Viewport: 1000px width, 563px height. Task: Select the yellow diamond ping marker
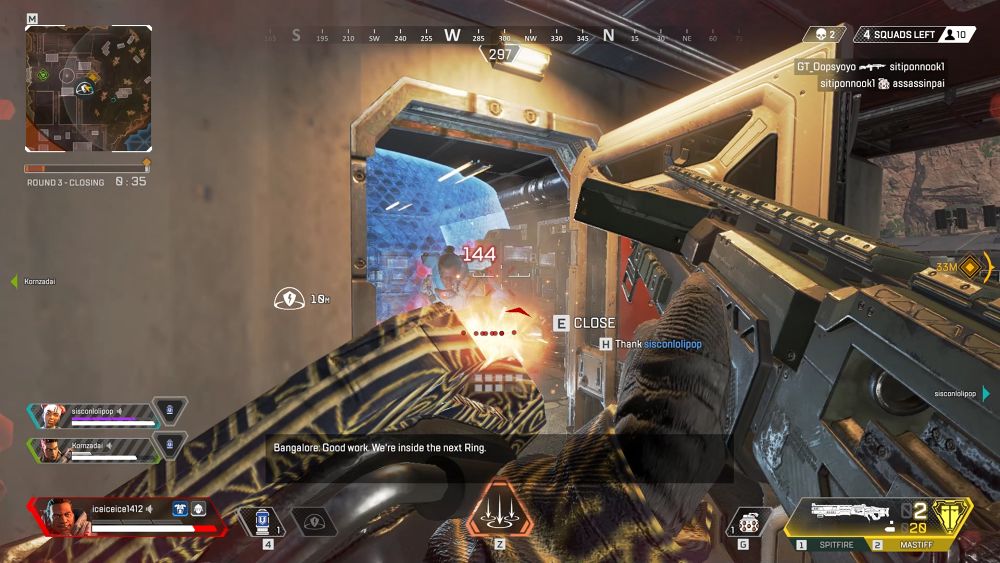968,265
